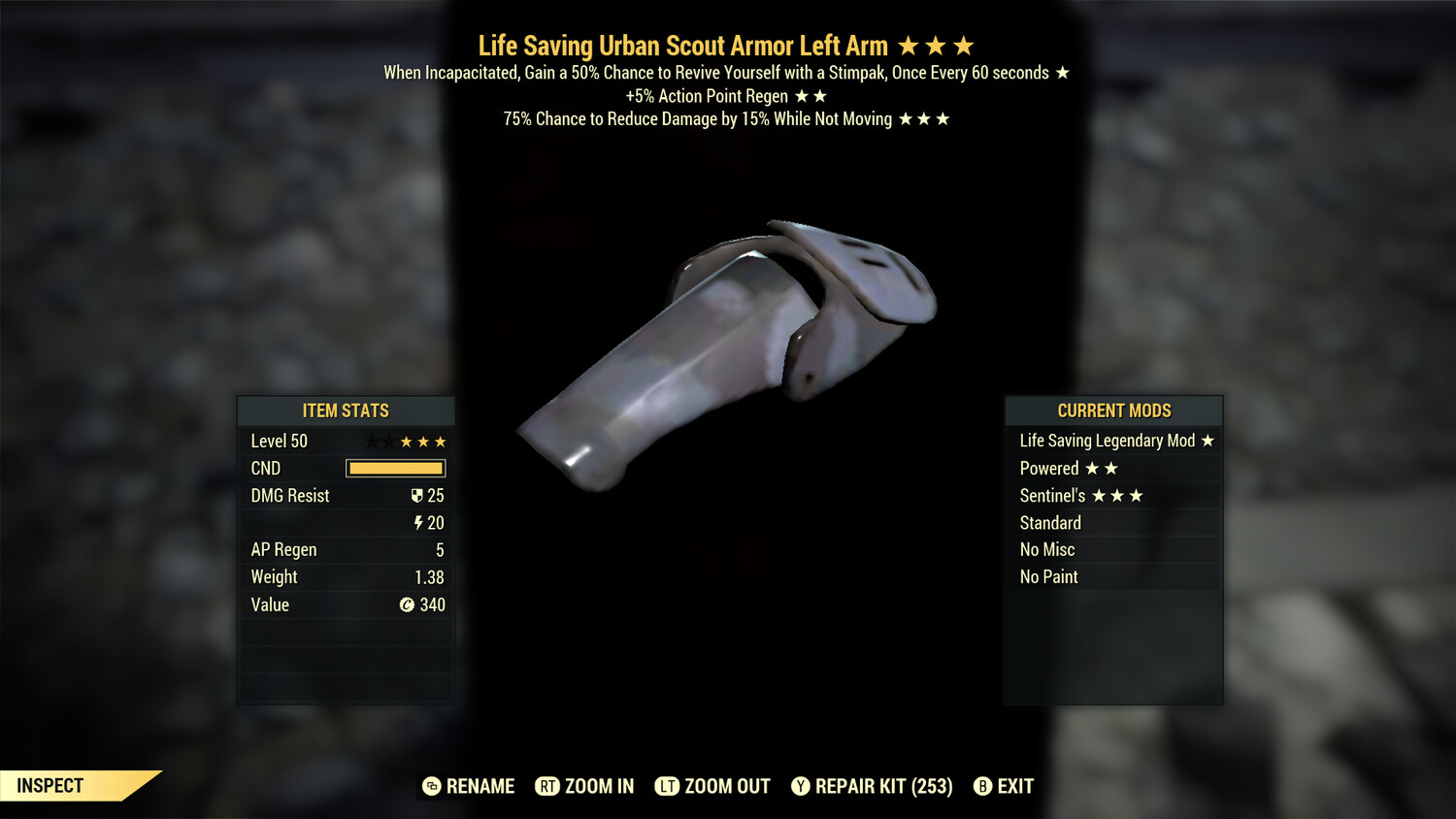
Task: Use the Repair Kit (253) option
Action: click(872, 786)
